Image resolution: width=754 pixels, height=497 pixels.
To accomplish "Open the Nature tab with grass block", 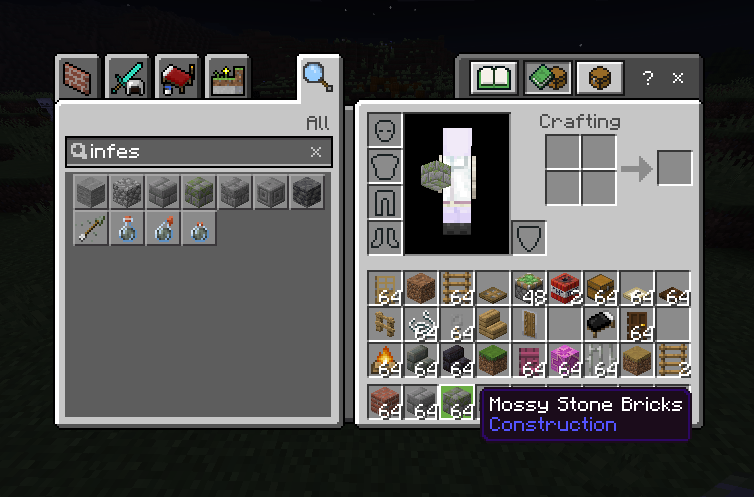I will (x=227, y=76).
